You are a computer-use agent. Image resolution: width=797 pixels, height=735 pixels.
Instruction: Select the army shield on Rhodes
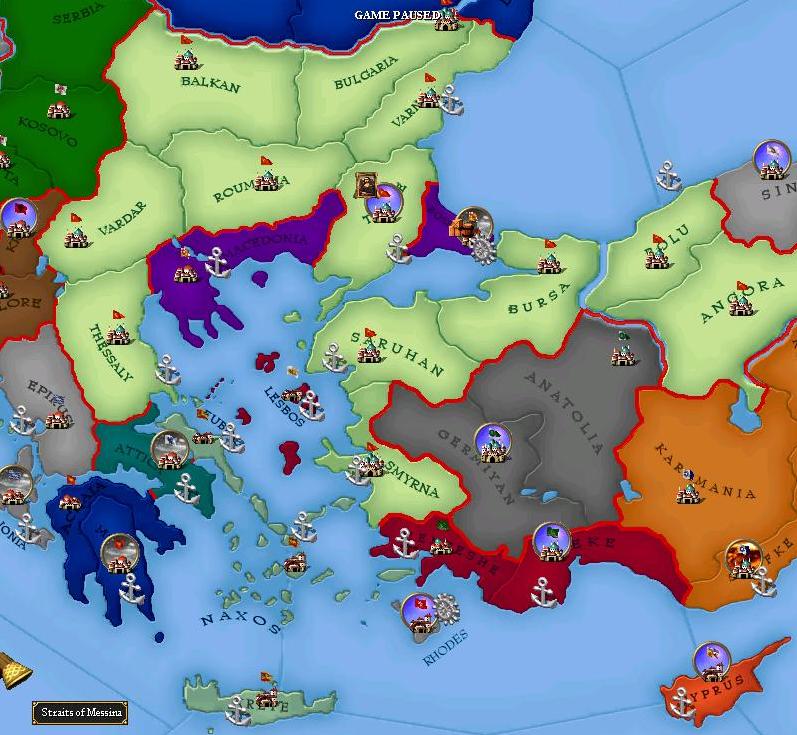(418, 608)
